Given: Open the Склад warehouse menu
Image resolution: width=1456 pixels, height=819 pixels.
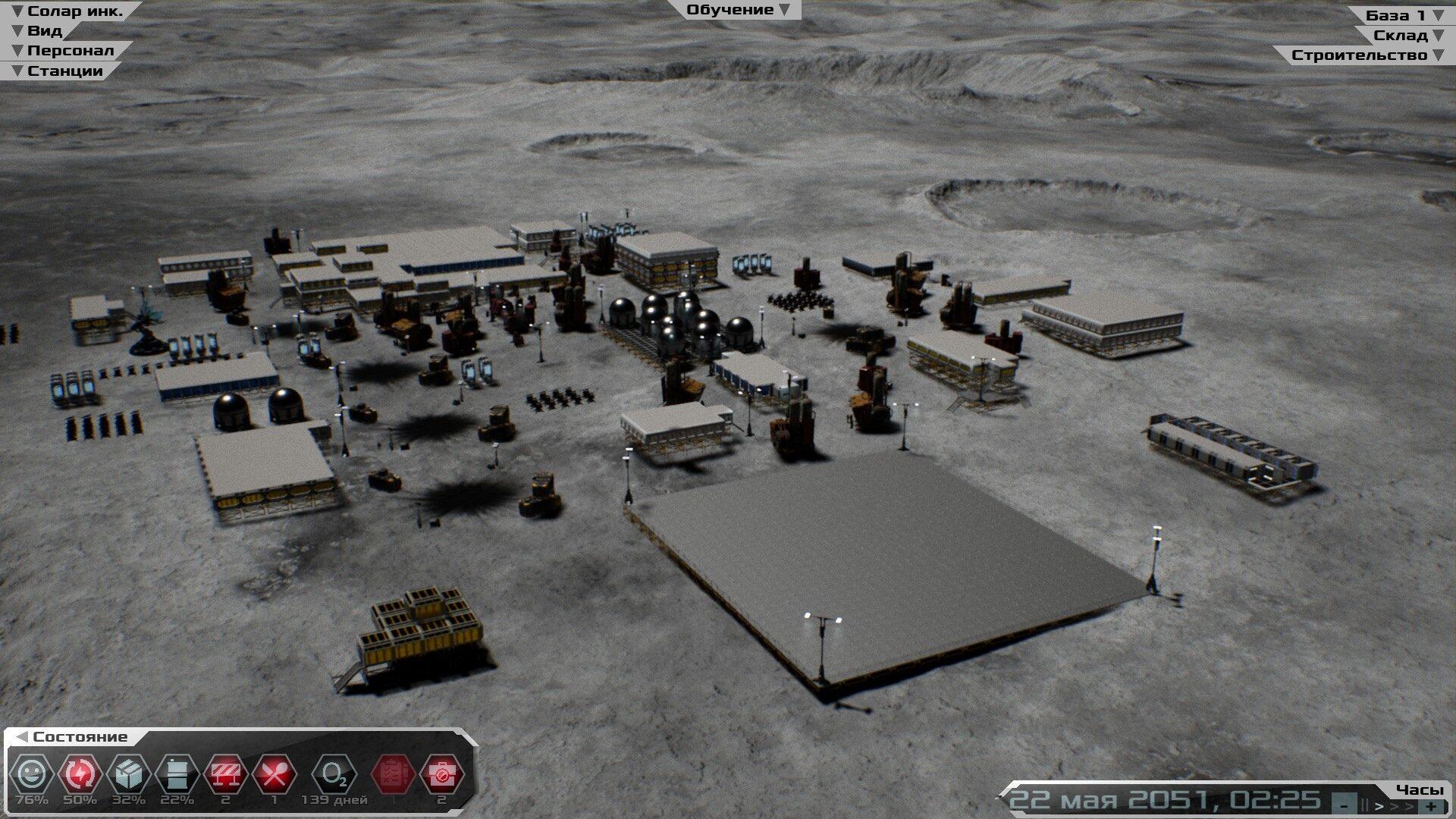Looking at the screenshot, I should 1408,35.
